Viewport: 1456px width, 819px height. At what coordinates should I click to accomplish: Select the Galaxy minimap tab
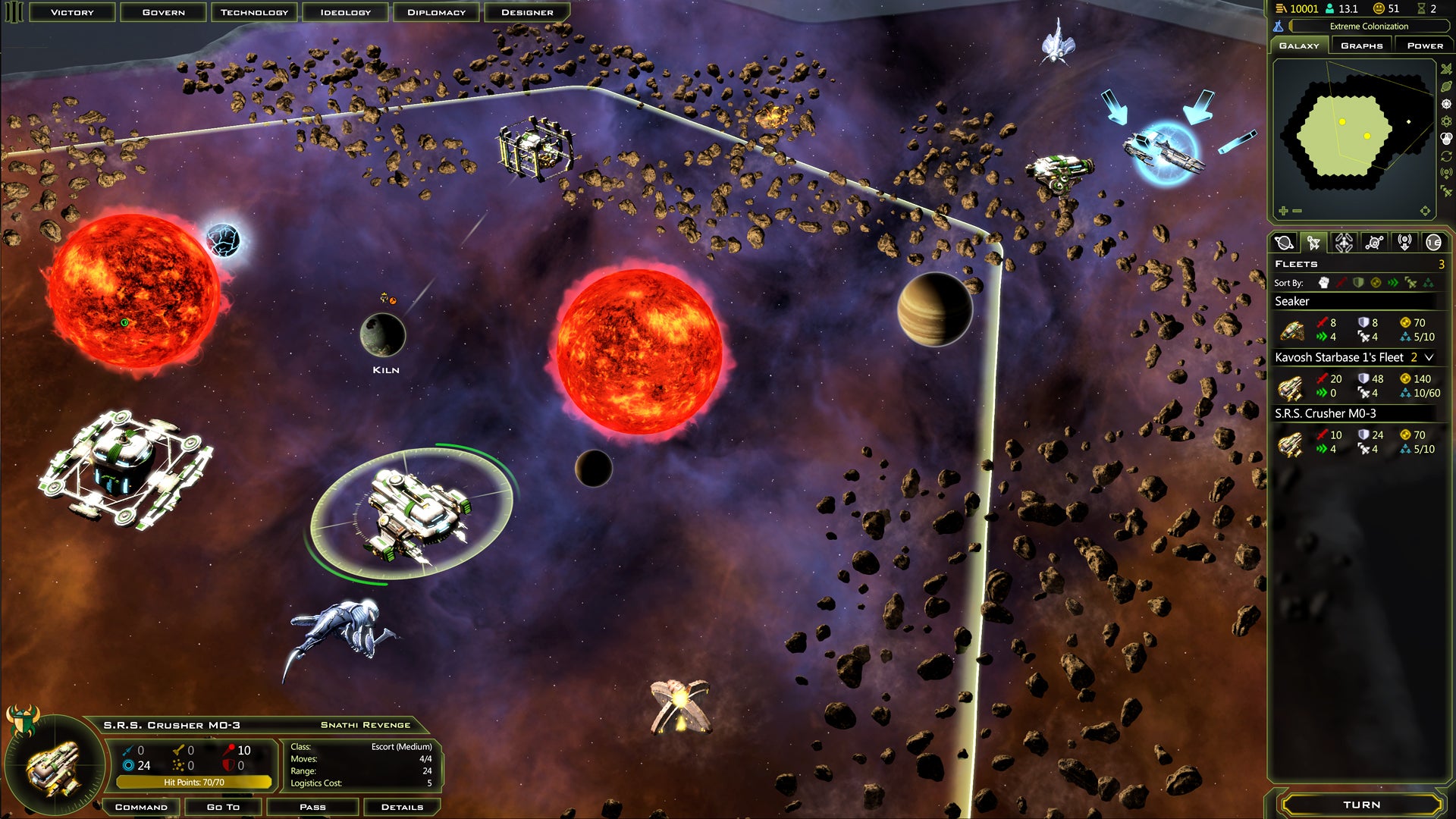[1299, 45]
